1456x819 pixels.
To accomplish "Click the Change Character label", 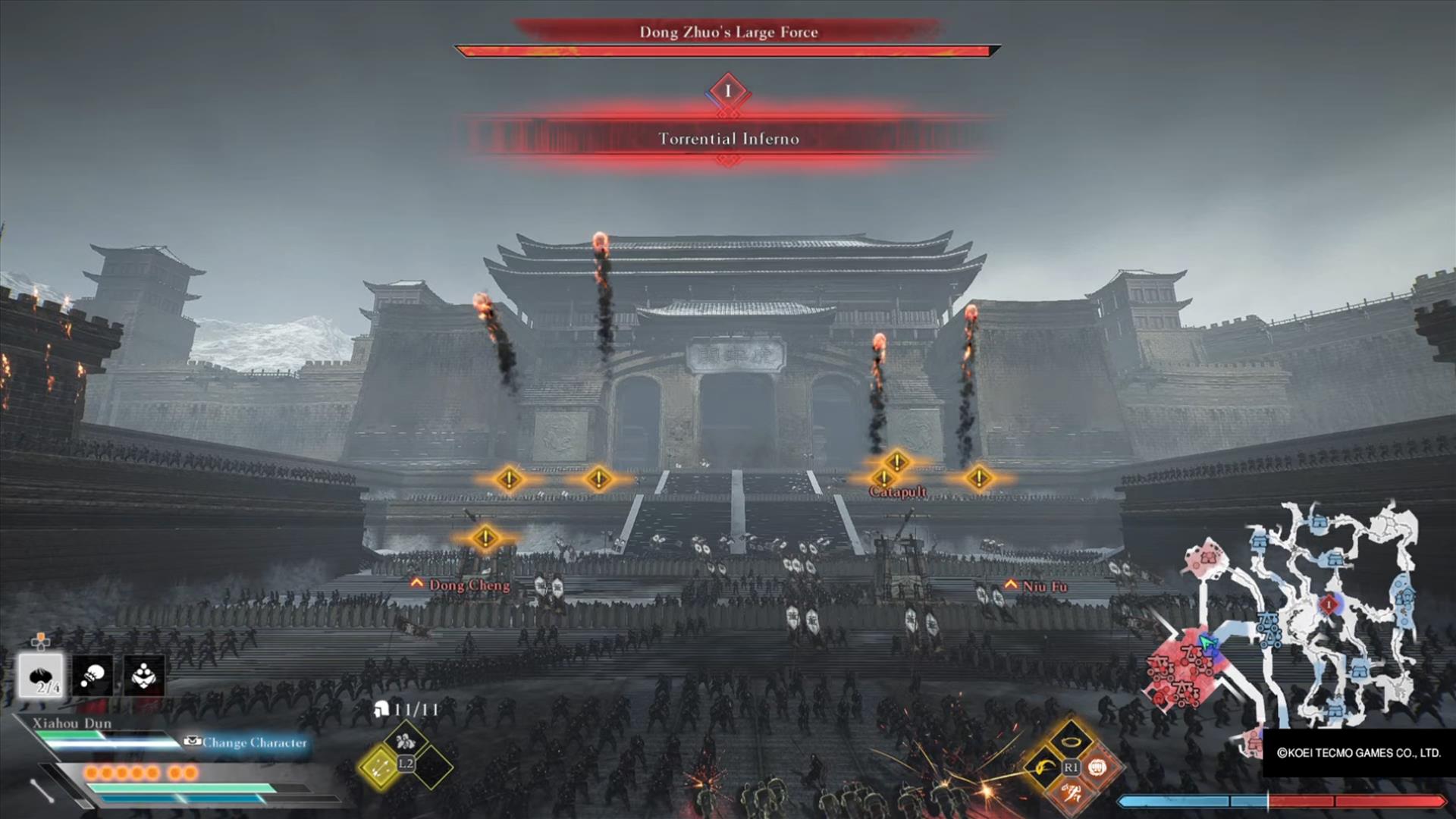I will click(x=254, y=742).
